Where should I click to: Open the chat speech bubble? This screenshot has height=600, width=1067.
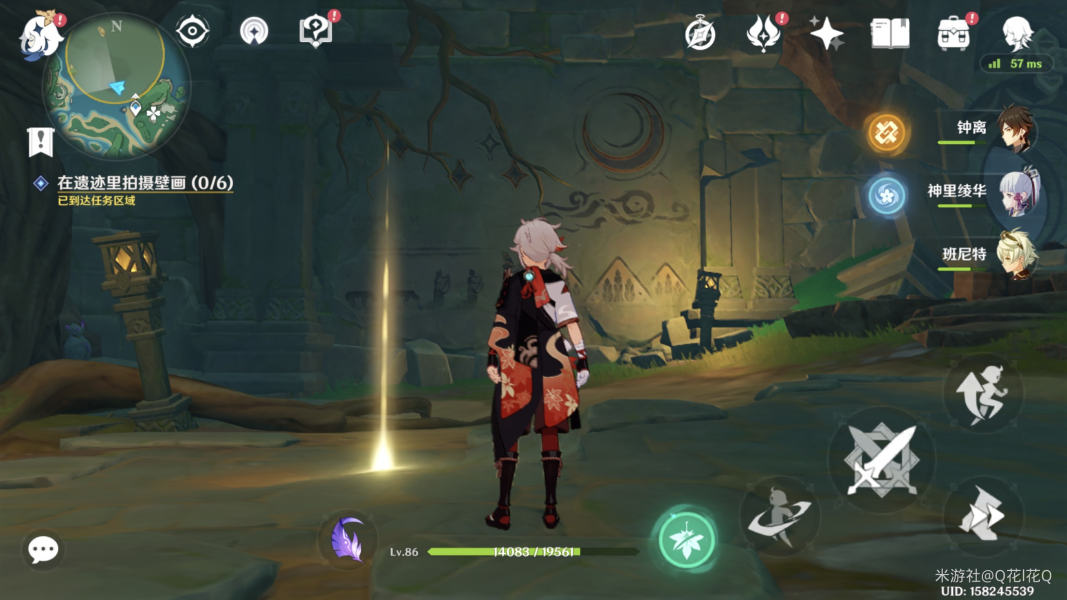point(43,549)
